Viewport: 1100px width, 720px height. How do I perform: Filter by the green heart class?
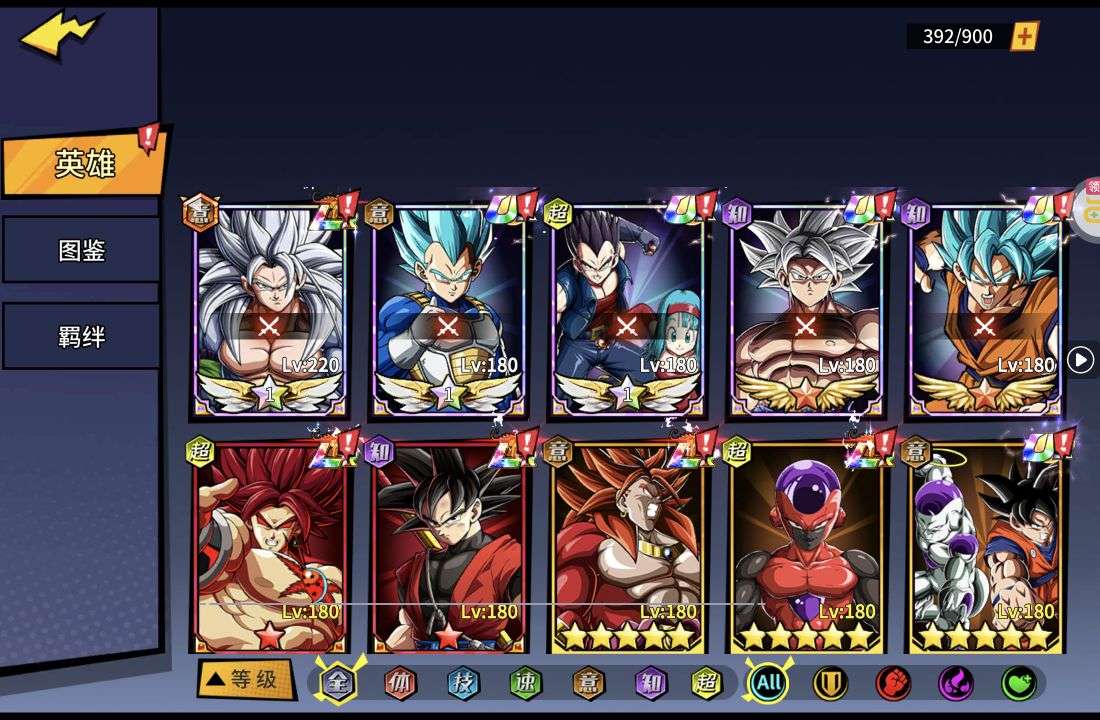click(1018, 683)
